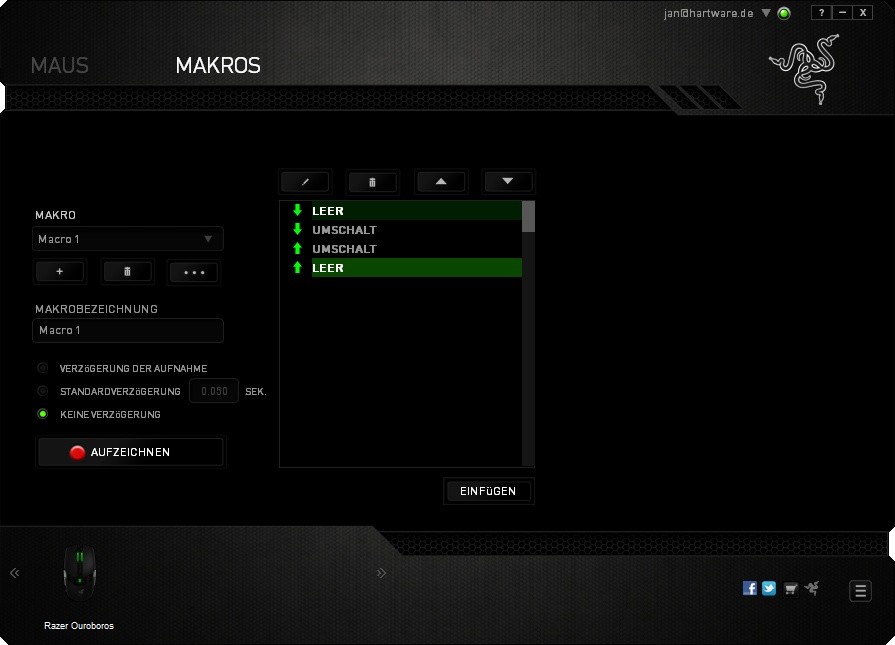Image resolution: width=895 pixels, height=645 pixels.
Task: Add a new macro with plus button
Action: pyautogui.click(x=60, y=272)
